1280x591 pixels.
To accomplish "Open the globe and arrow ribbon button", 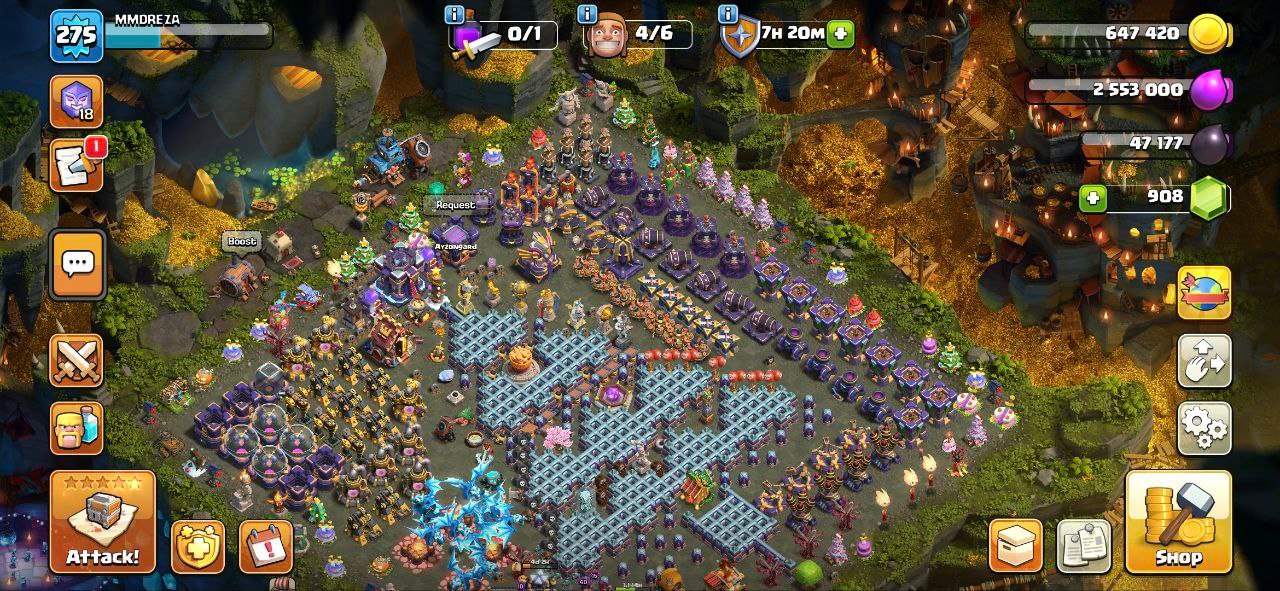I will coord(1204,292).
